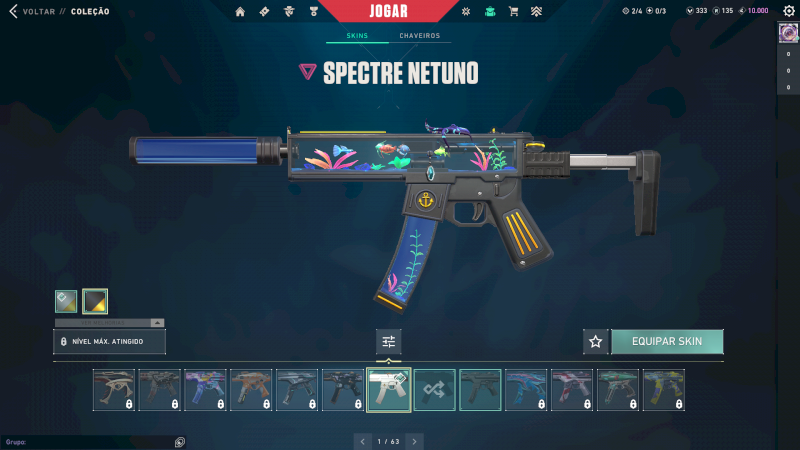Choose the first skin variant swatch
The image size is (800, 450).
(x=66, y=300)
